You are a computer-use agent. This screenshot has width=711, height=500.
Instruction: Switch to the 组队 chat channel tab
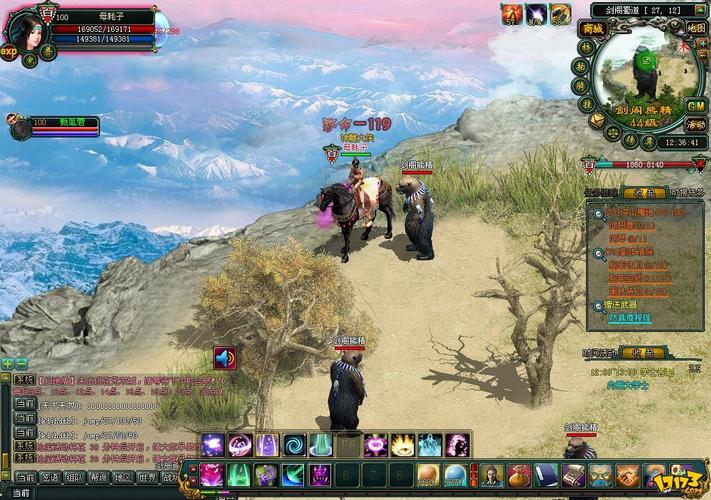coord(74,478)
